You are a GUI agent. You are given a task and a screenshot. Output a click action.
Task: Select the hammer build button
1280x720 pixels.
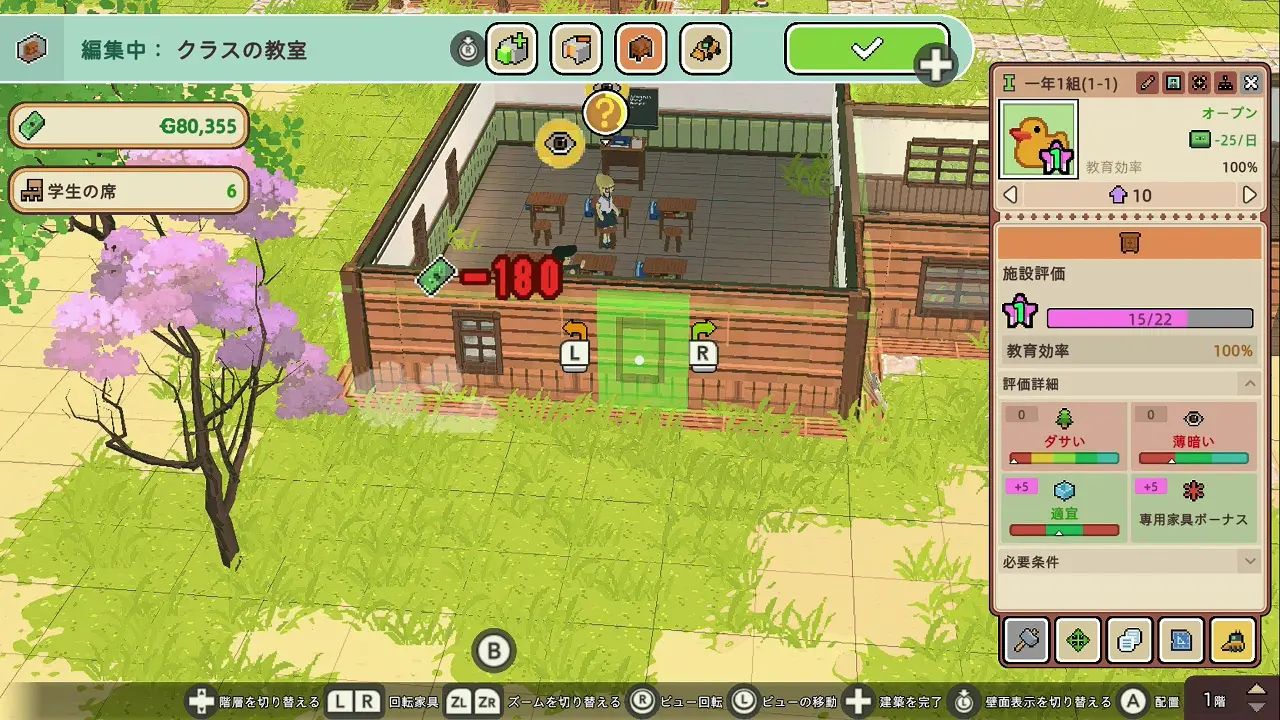pyautogui.click(x=1026, y=640)
